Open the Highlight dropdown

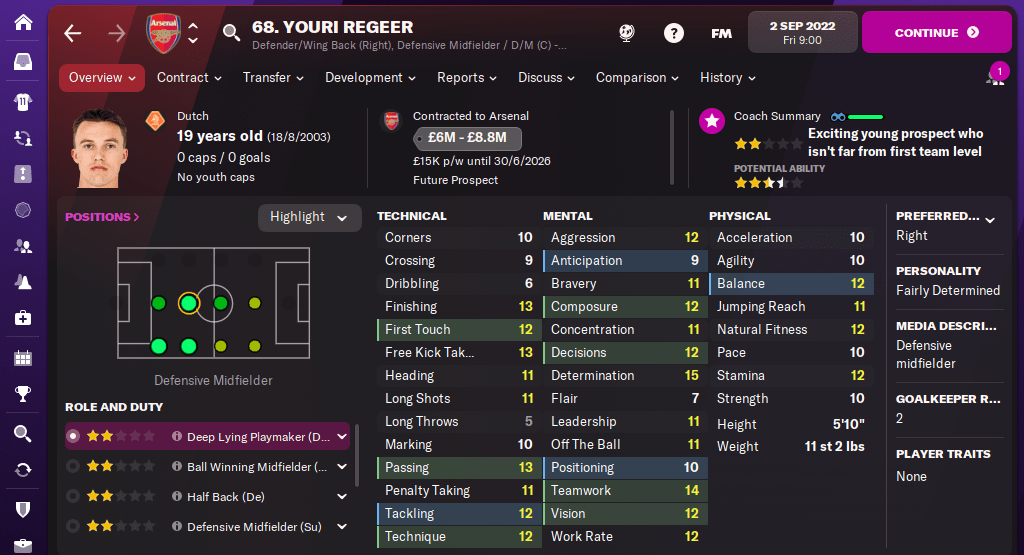click(x=309, y=217)
